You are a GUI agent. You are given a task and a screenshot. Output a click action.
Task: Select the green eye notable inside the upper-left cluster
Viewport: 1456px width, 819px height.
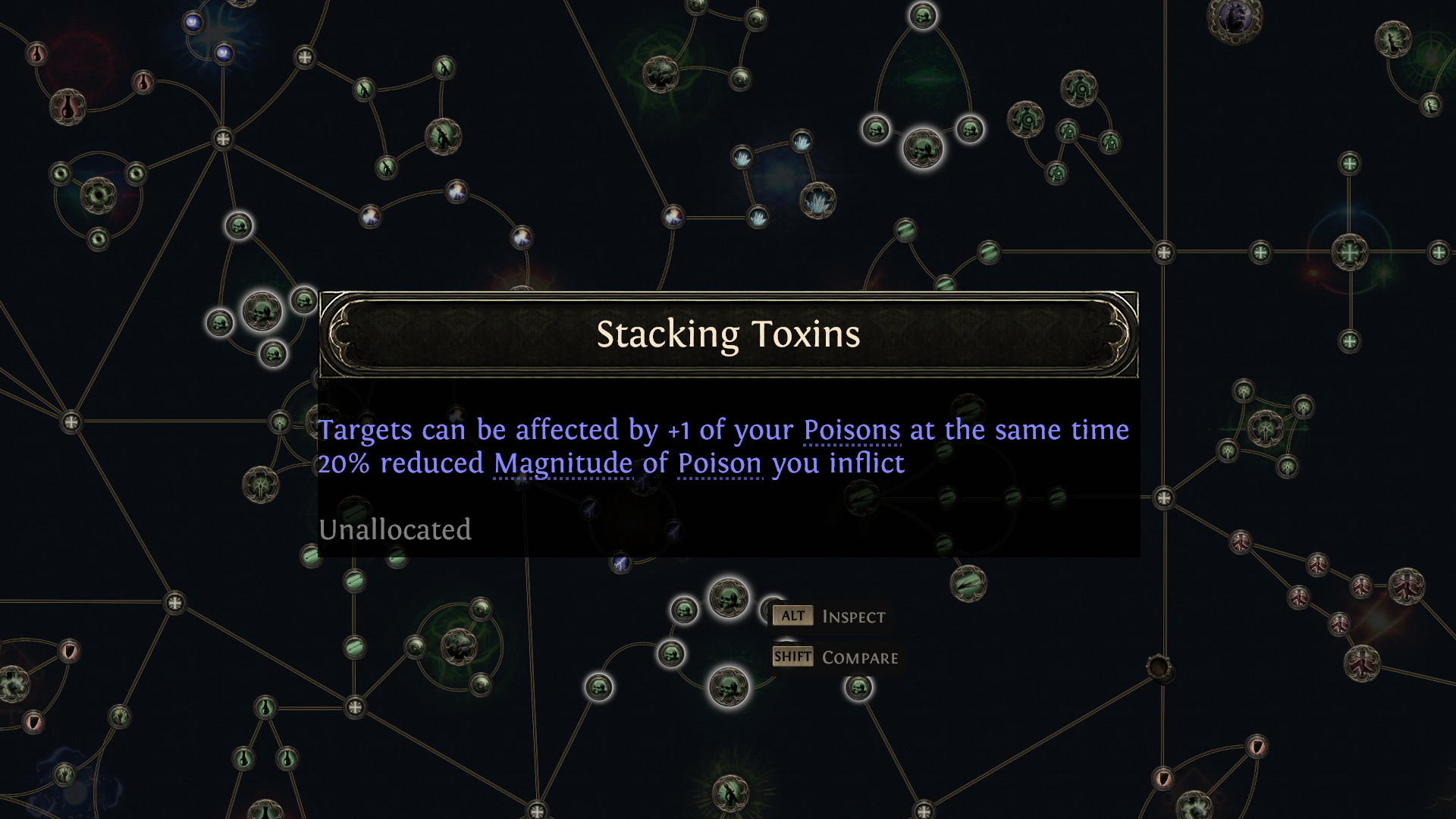click(99, 193)
